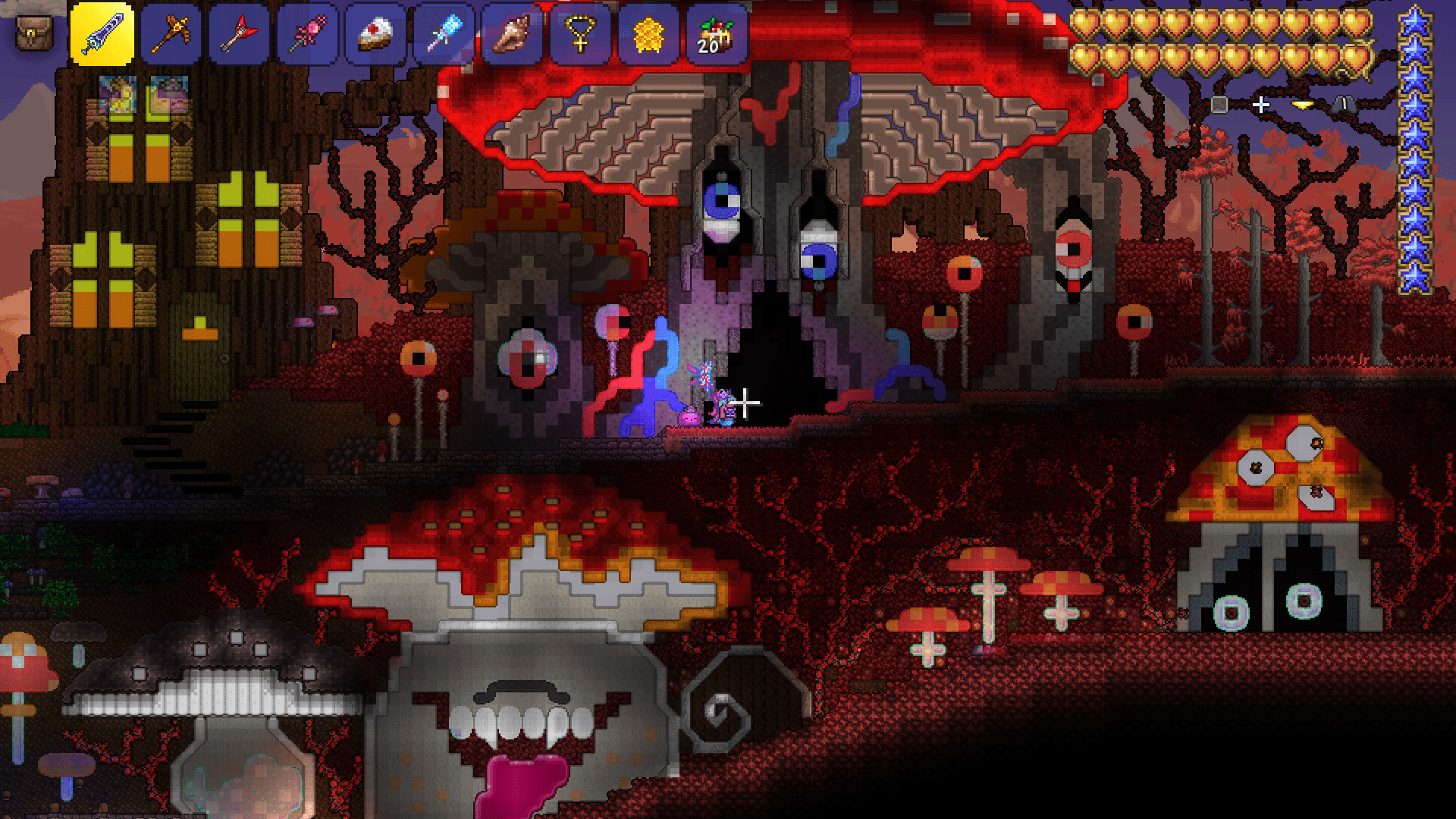Click the yellow wings icon below the hearts
This screenshot has width=1456, height=819.
(x=1301, y=104)
